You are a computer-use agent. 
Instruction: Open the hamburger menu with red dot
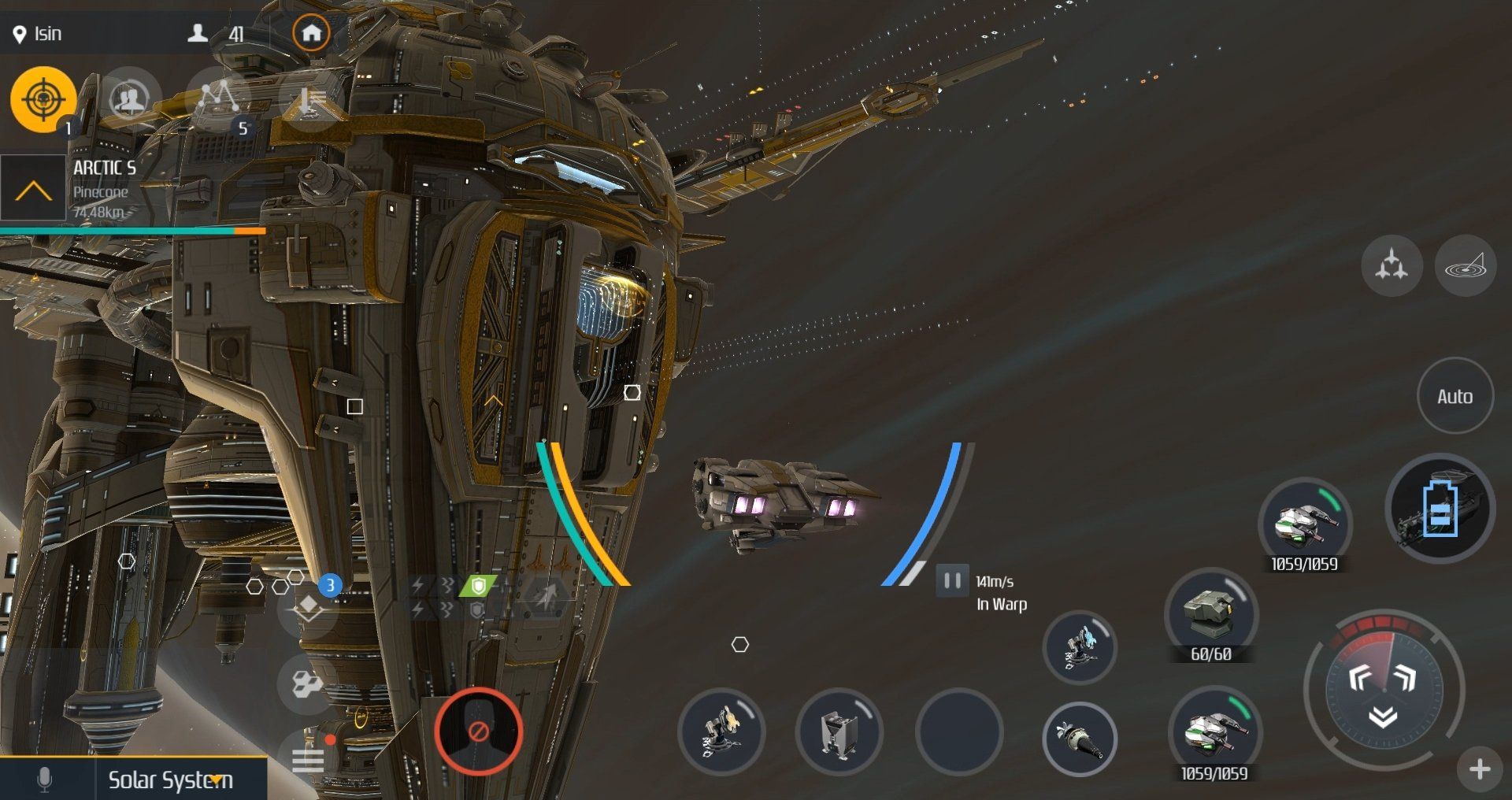click(x=308, y=759)
